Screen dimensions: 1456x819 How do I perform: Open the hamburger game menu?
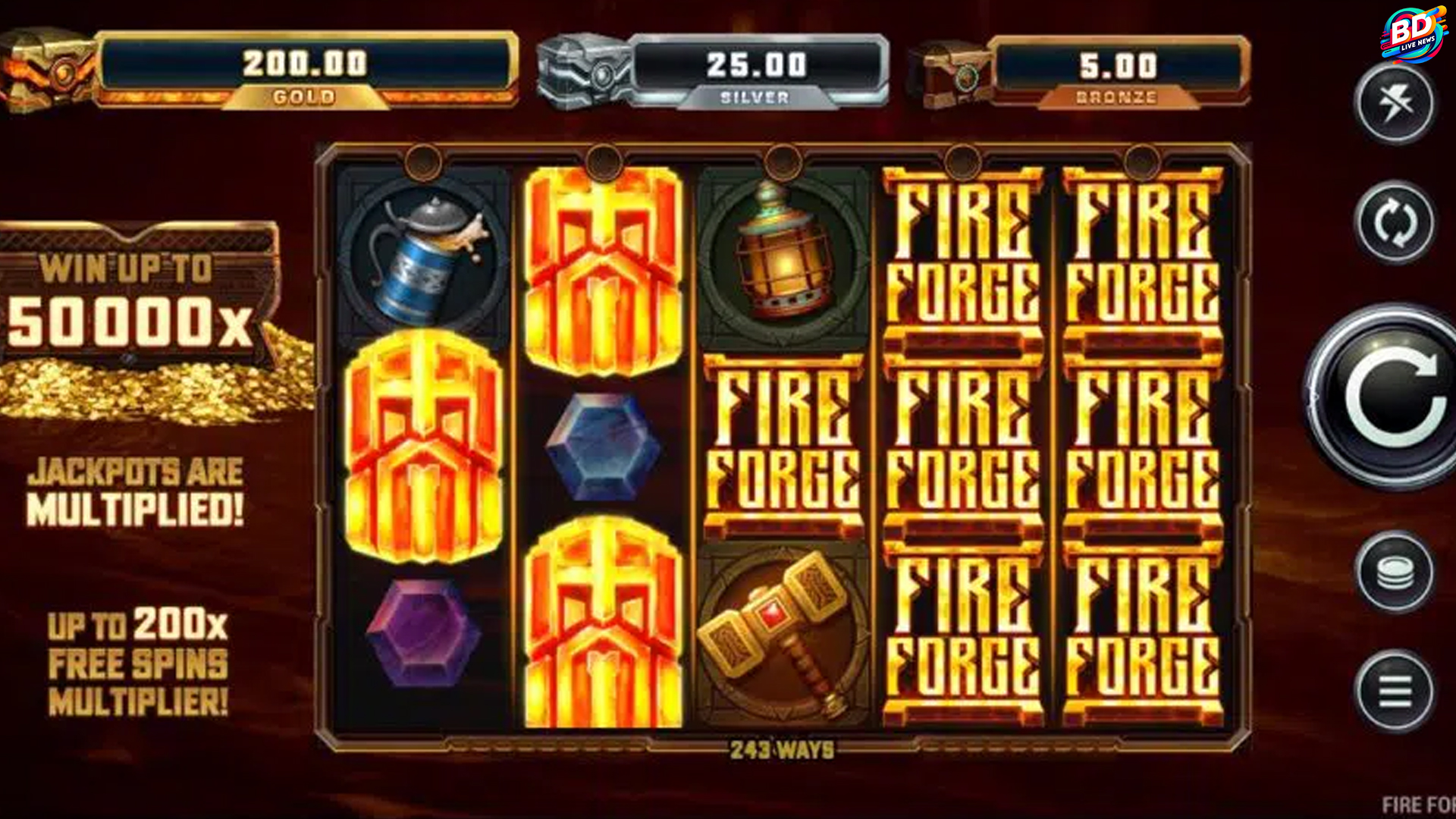[x=1395, y=691]
